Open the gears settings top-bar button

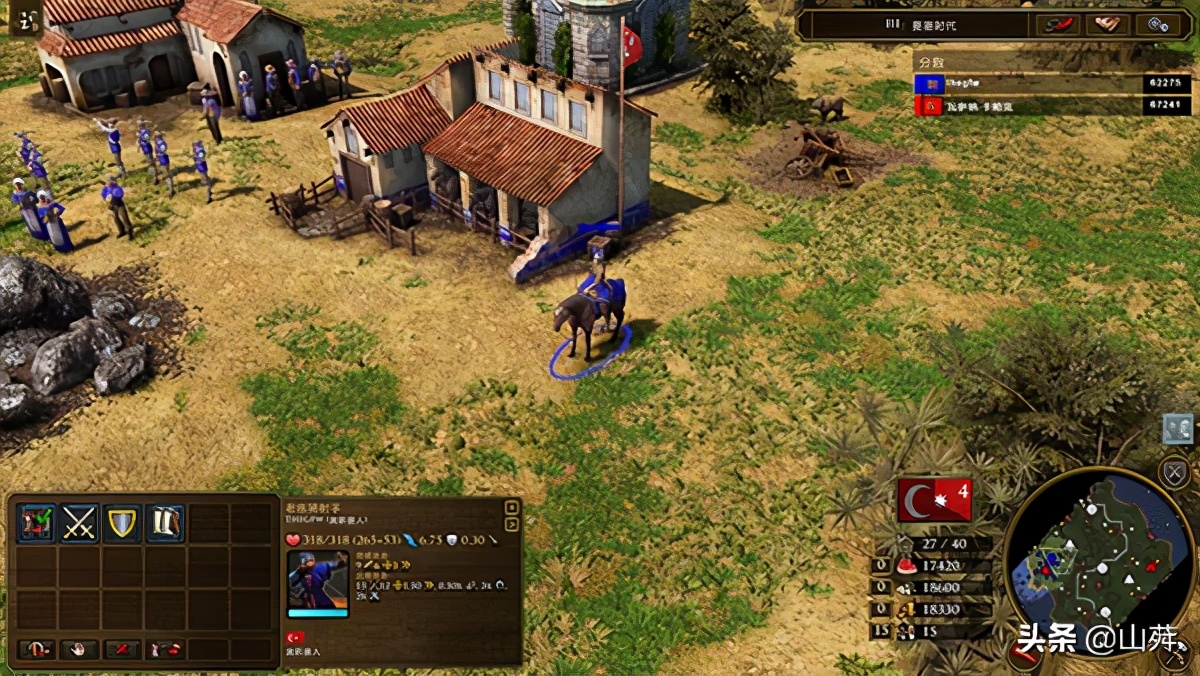coord(1158,24)
